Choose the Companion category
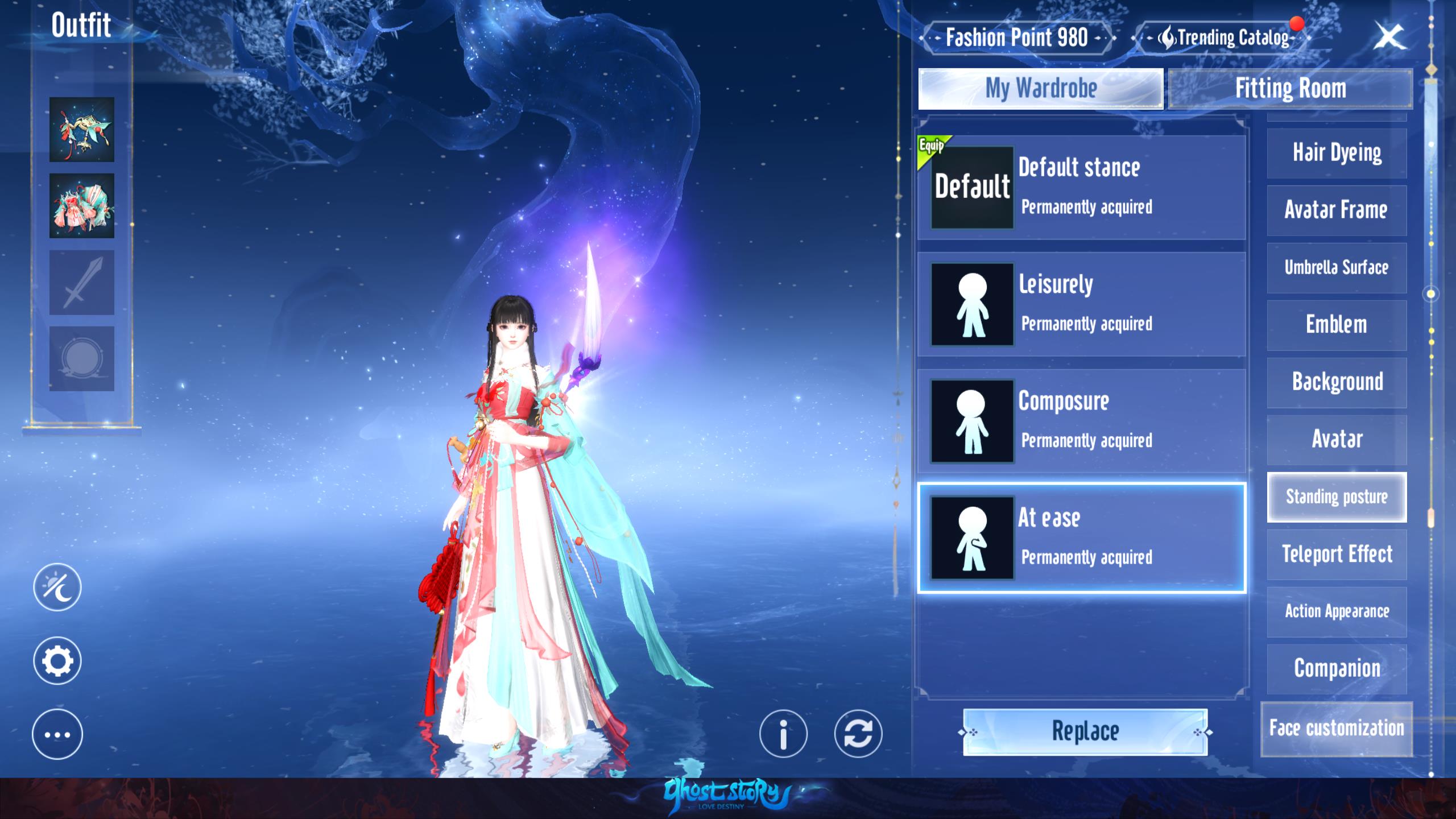 [1337, 669]
